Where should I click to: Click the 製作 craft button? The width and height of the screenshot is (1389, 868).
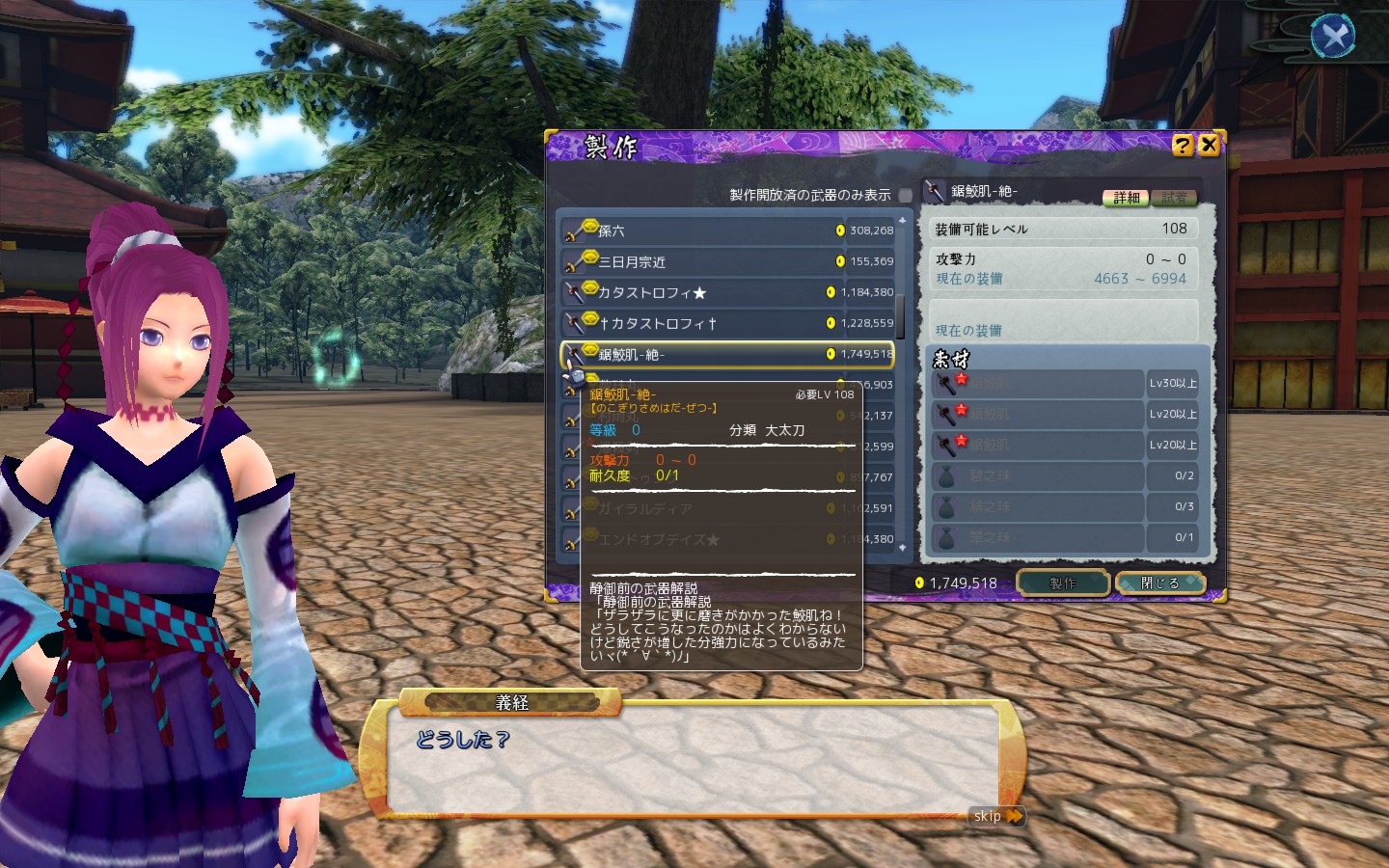tap(1062, 583)
